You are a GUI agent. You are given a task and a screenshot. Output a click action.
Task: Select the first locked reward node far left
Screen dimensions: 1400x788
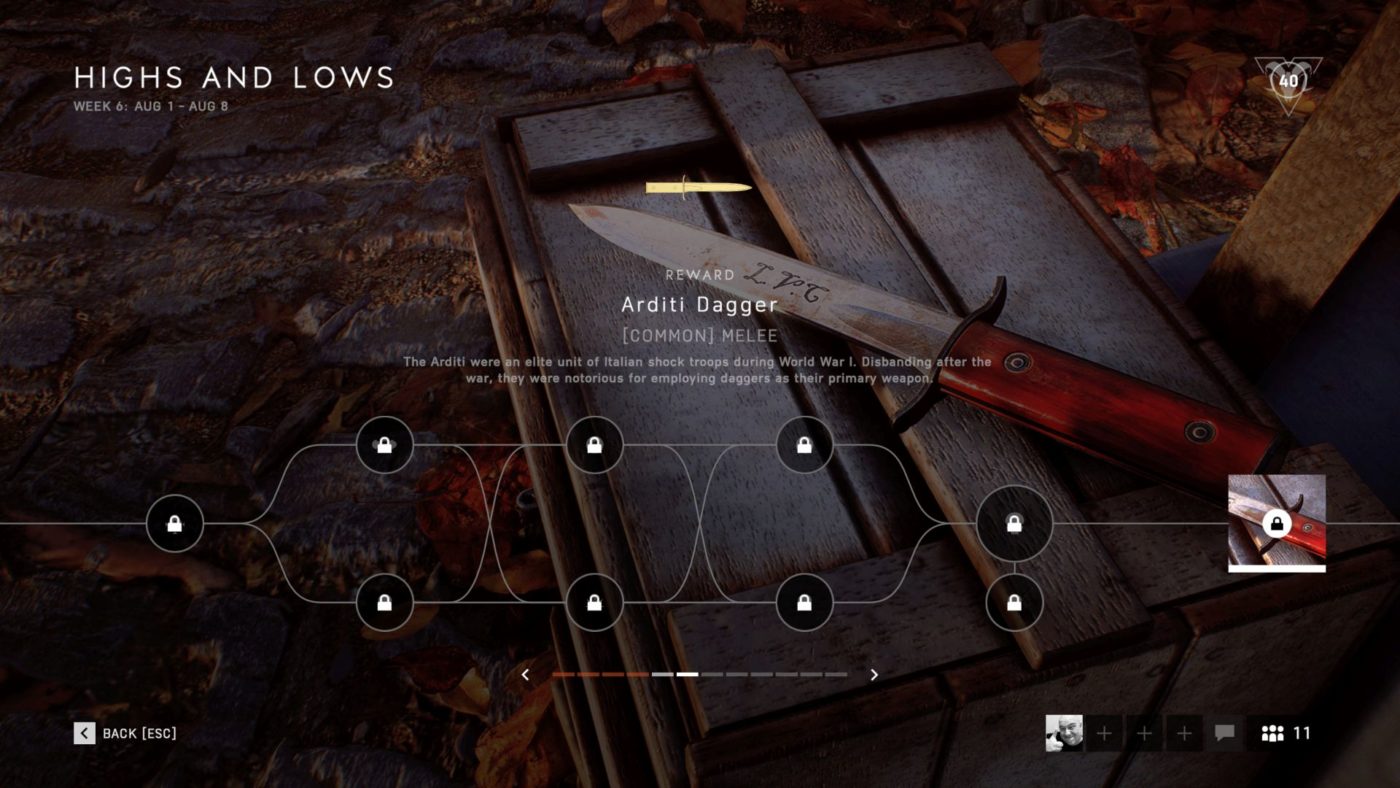176,523
